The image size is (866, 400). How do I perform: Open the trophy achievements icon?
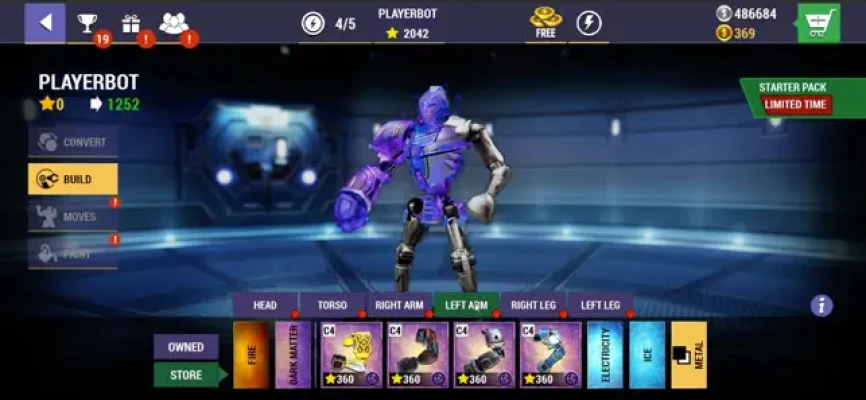click(88, 23)
